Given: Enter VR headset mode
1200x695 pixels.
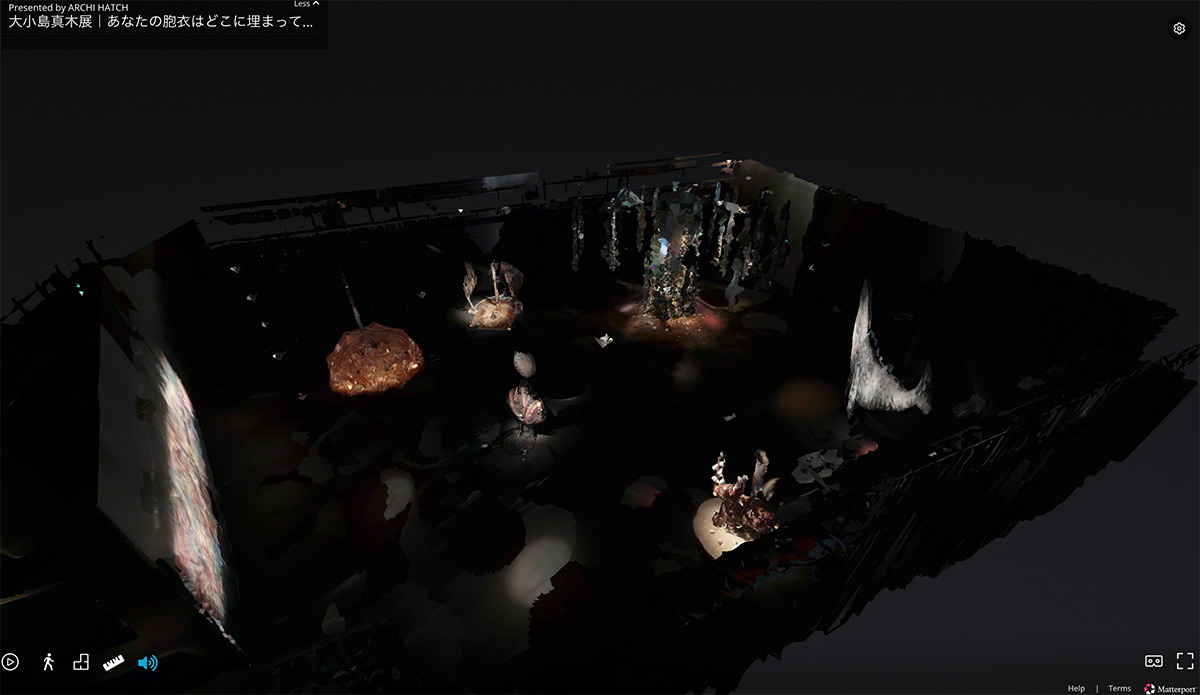Looking at the screenshot, I should (1153, 661).
